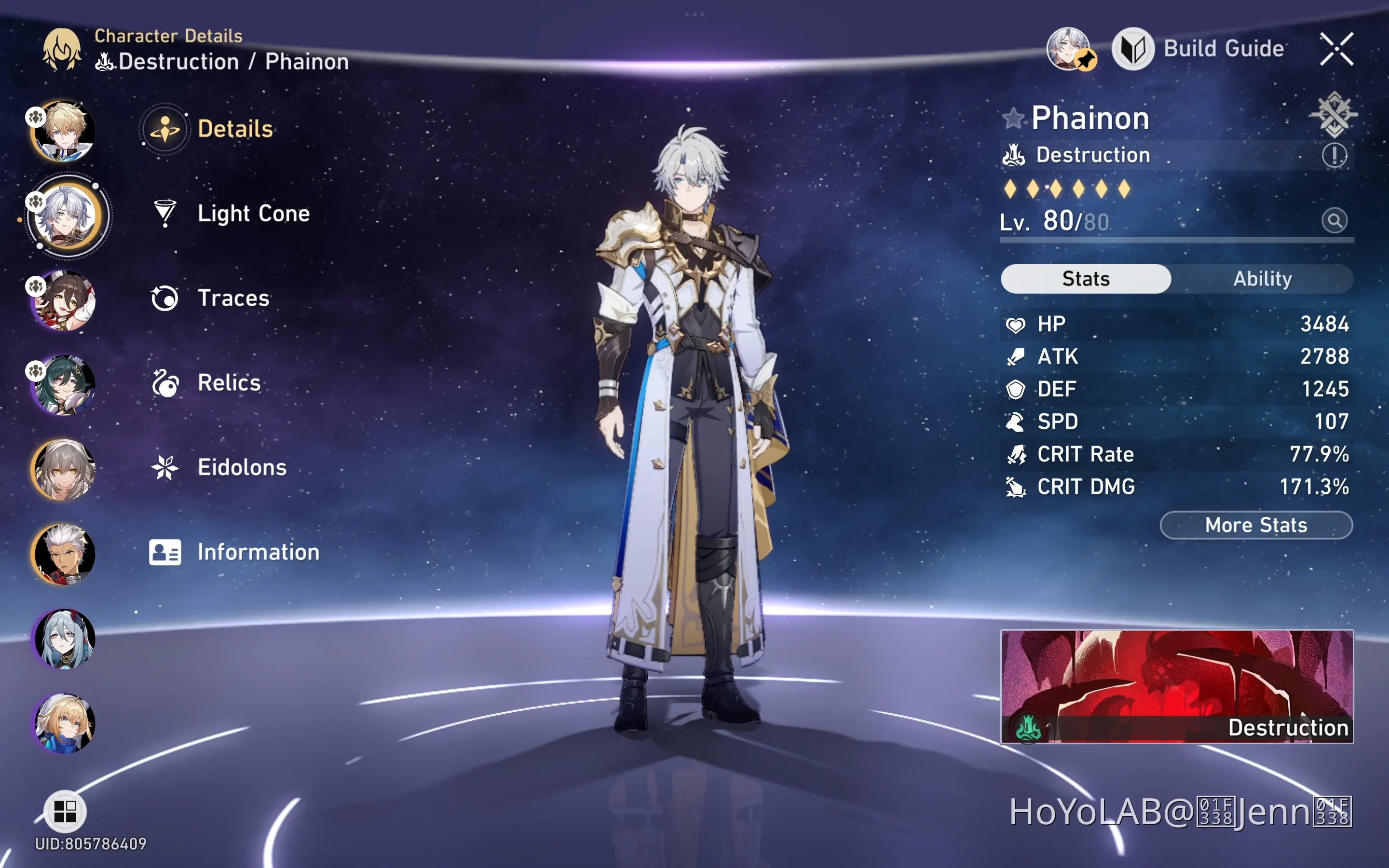Select the Details menu item
The height and width of the screenshot is (868, 1389).
[235, 129]
